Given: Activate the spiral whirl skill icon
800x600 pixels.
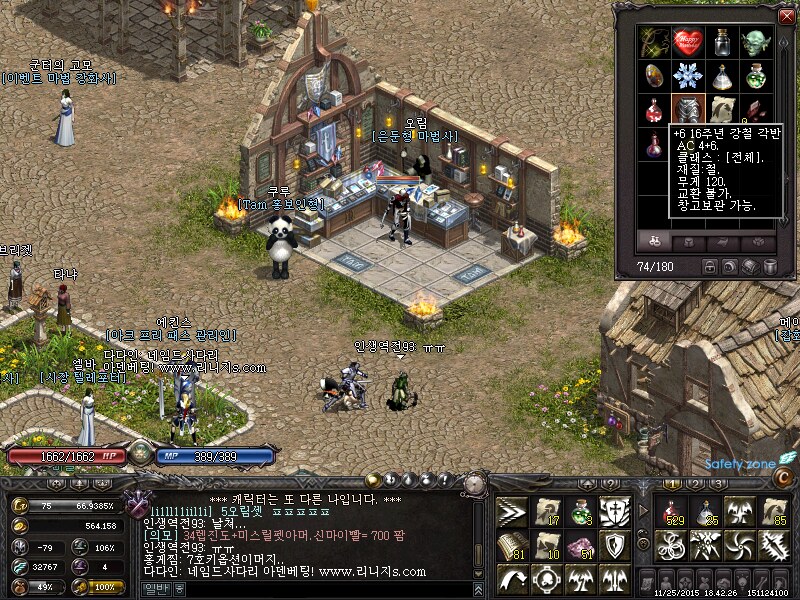Looking at the screenshot, I should (x=740, y=546).
